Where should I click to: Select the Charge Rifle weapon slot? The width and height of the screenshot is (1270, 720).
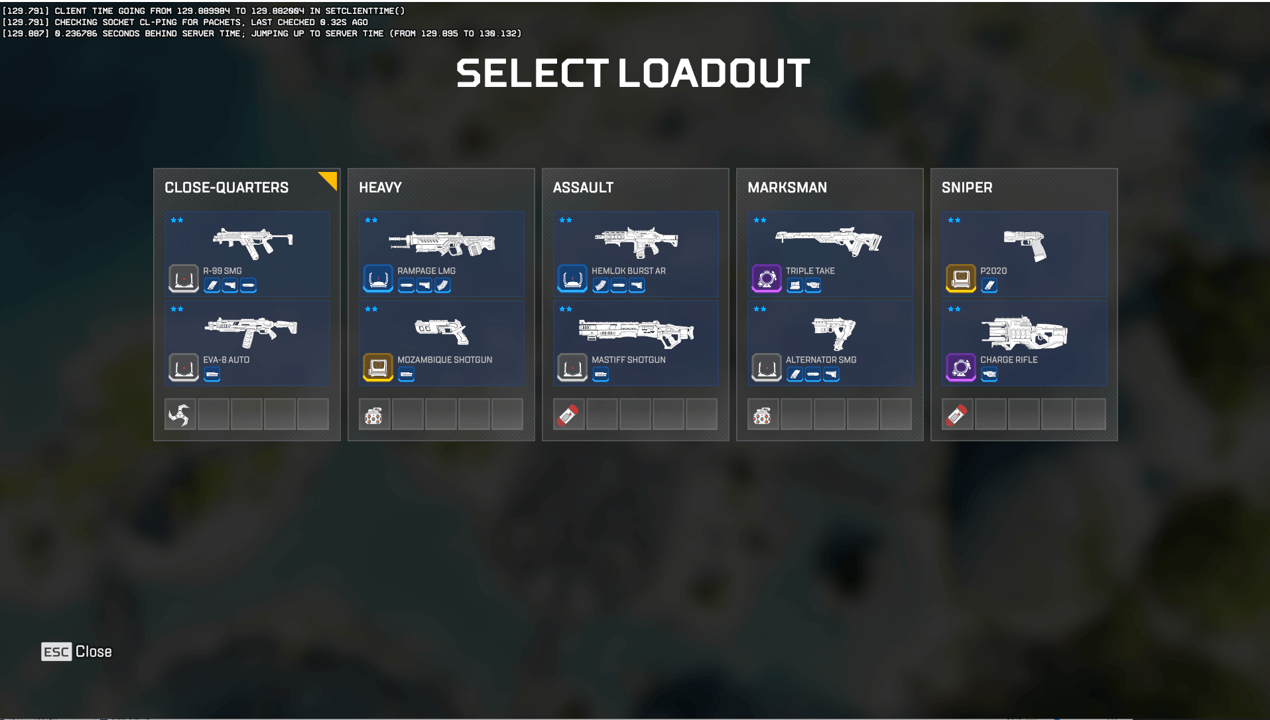tap(1023, 343)
